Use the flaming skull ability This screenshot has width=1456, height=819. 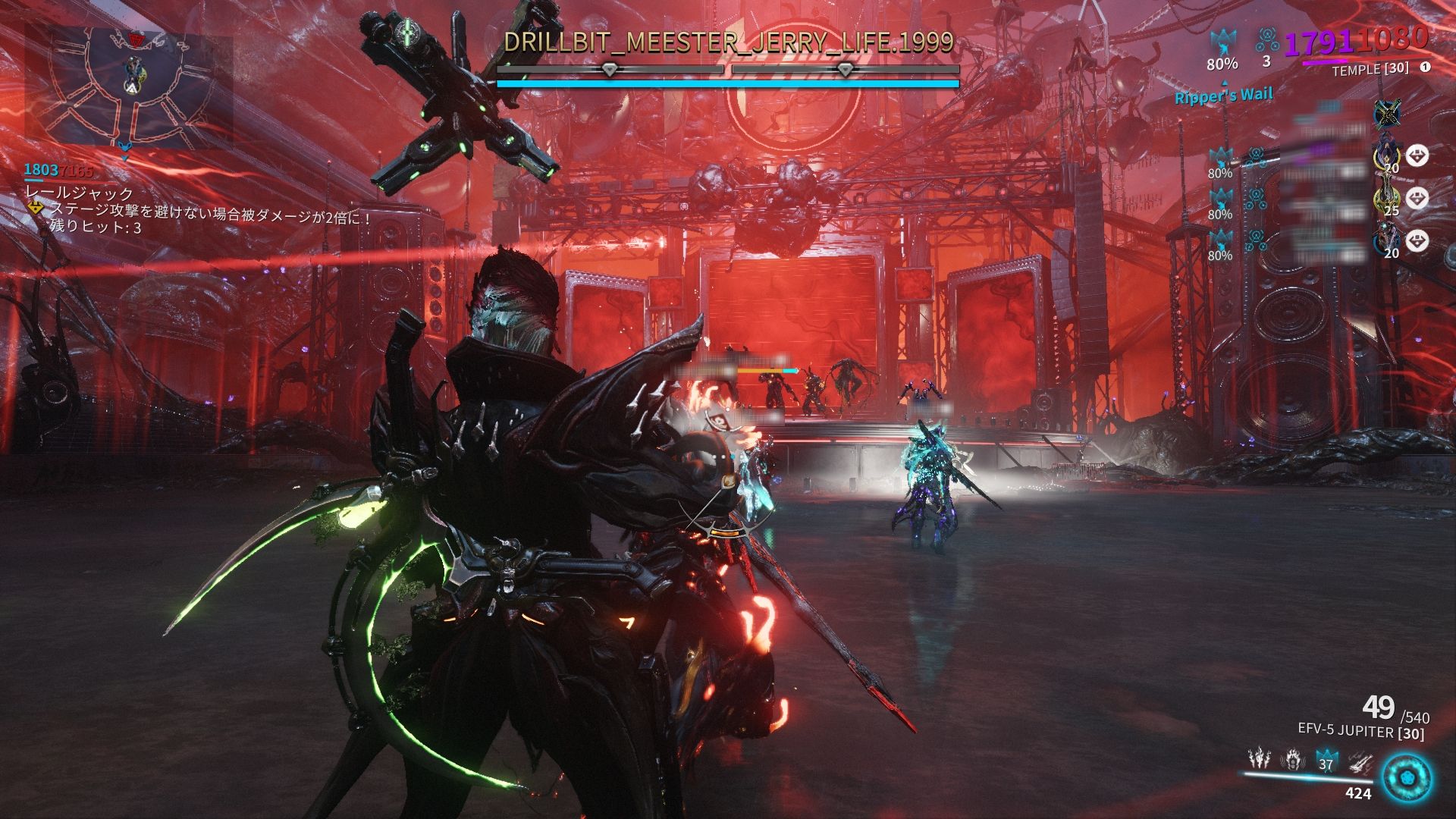coord(1292,759)
